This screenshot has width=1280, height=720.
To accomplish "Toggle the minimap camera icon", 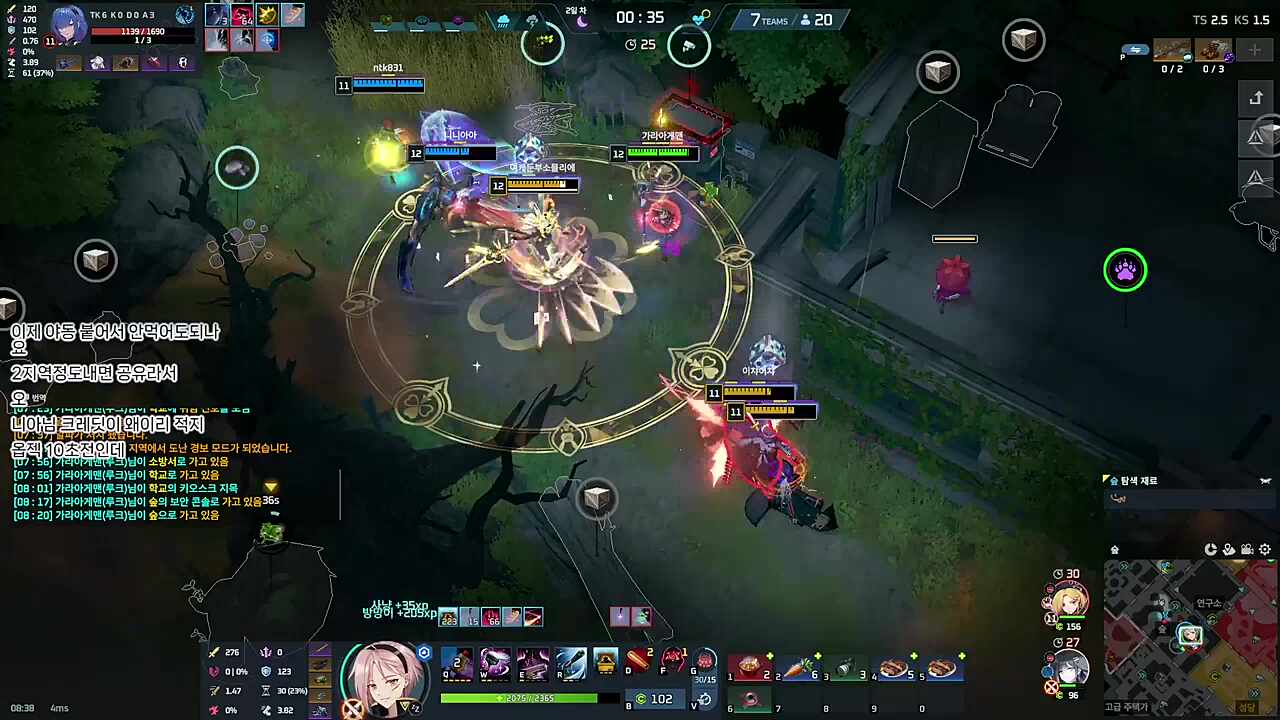I will 1246,549.
